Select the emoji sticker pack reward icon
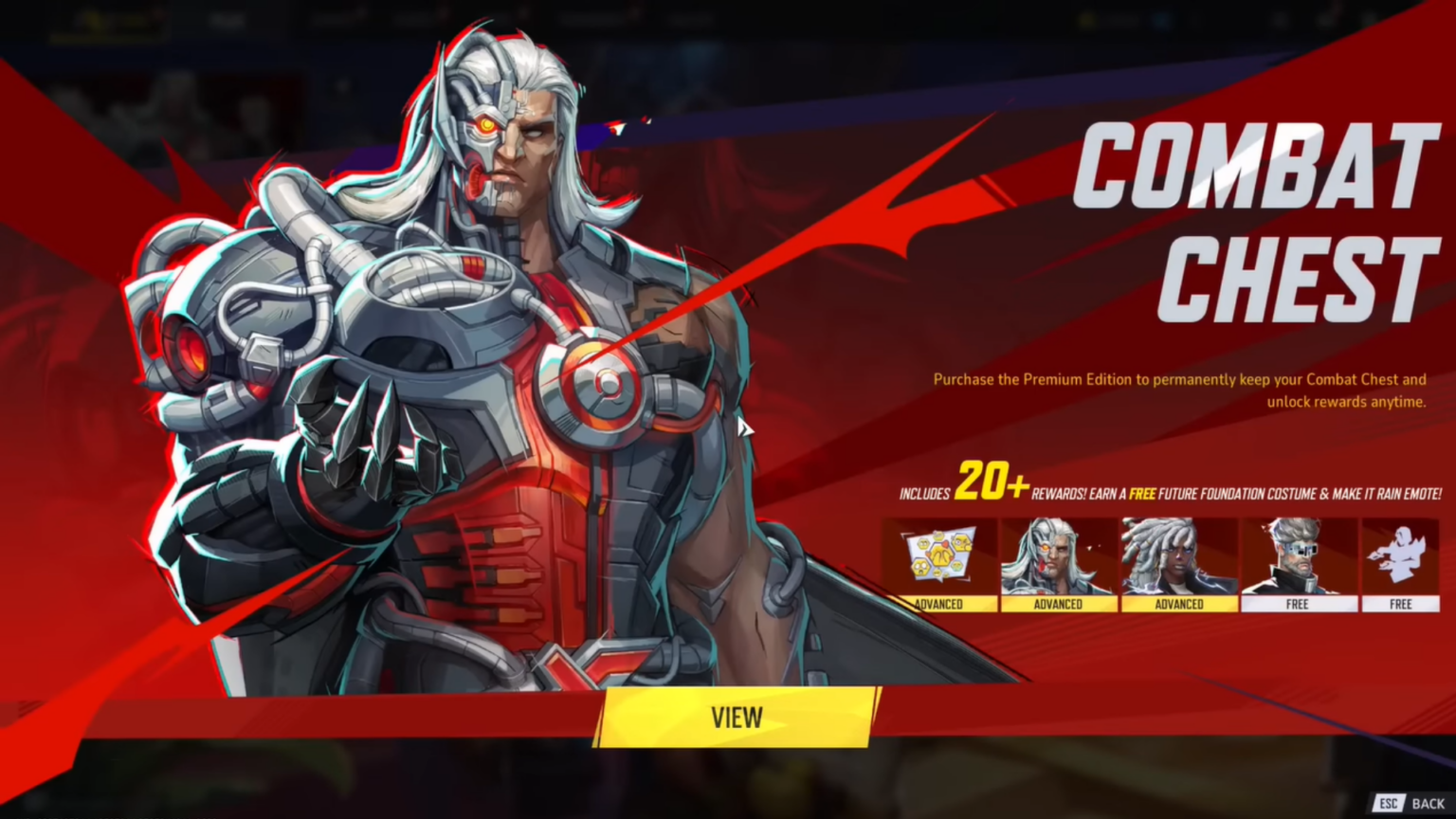The height and width of the screenshot is (819, 1456). point(941,559)
